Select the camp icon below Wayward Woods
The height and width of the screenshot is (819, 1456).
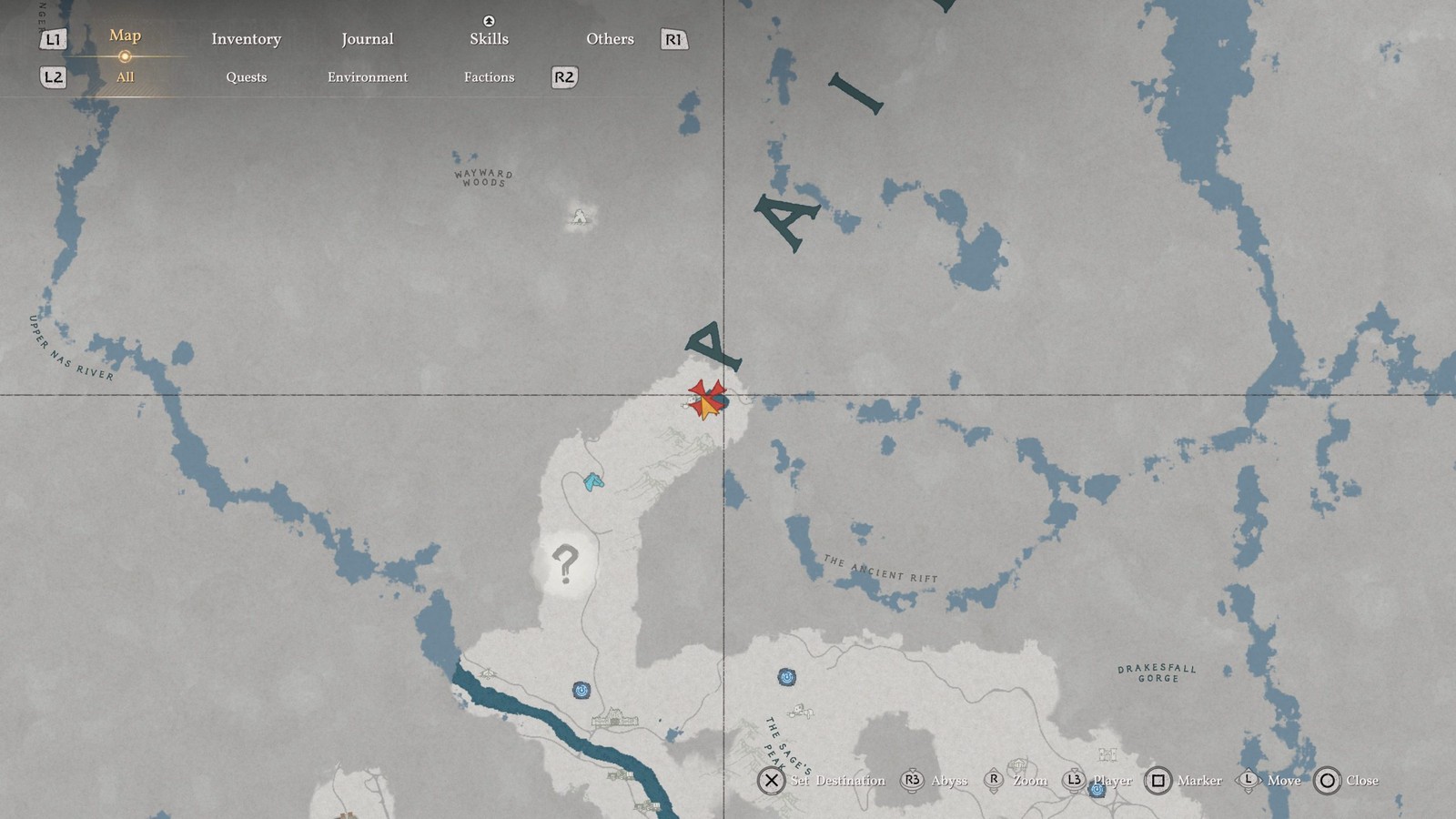[580, 217]
